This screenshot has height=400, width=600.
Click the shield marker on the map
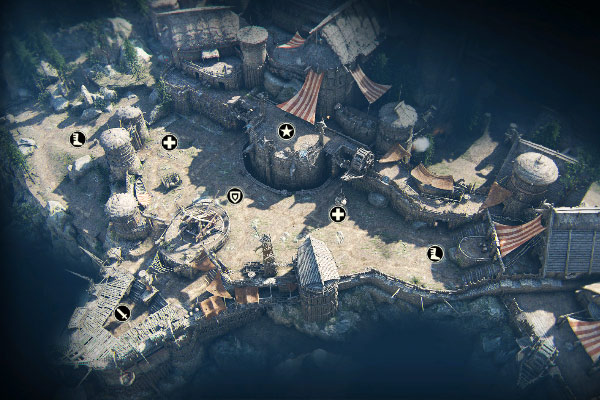235,195
